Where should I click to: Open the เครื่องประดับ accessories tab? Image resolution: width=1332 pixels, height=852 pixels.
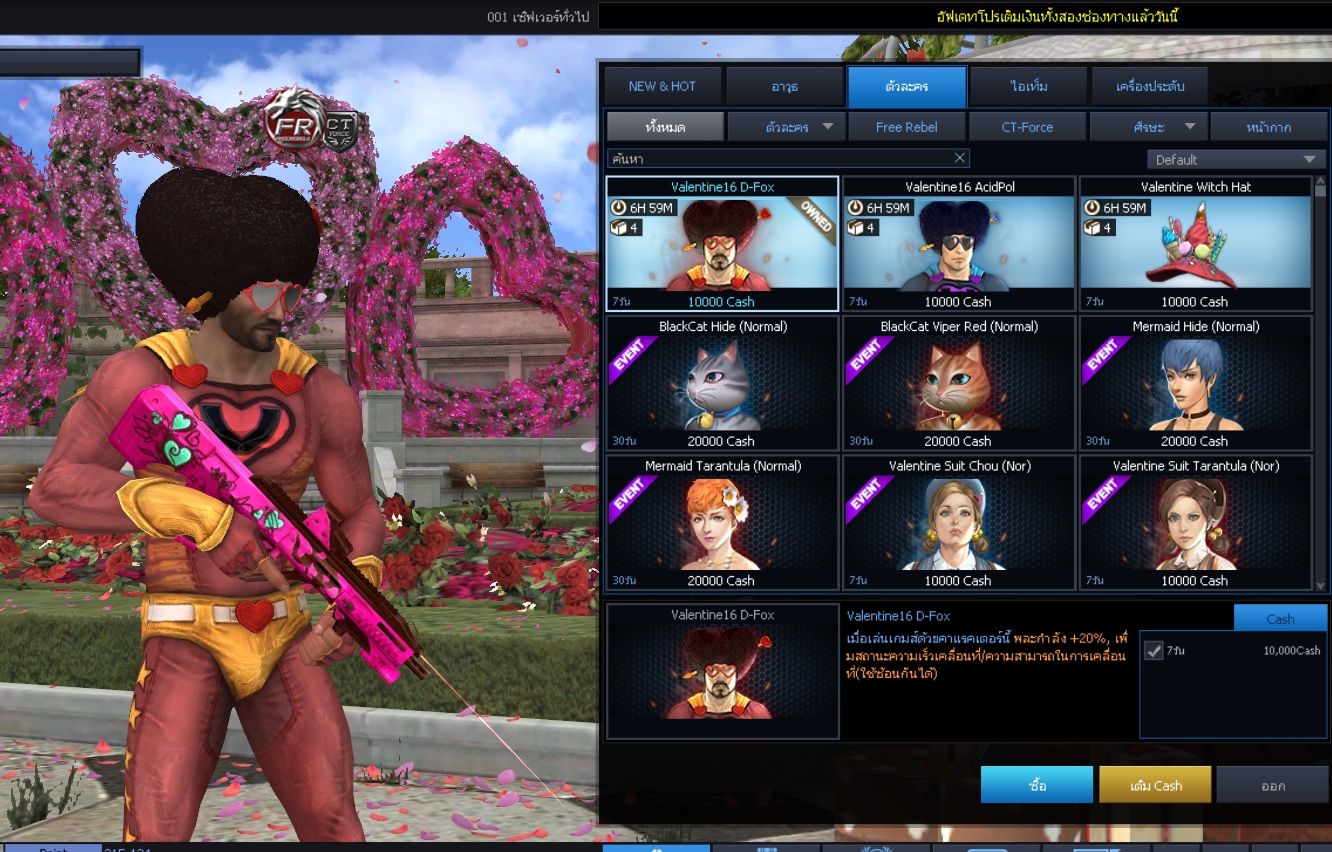click(x=1146, y=86)
